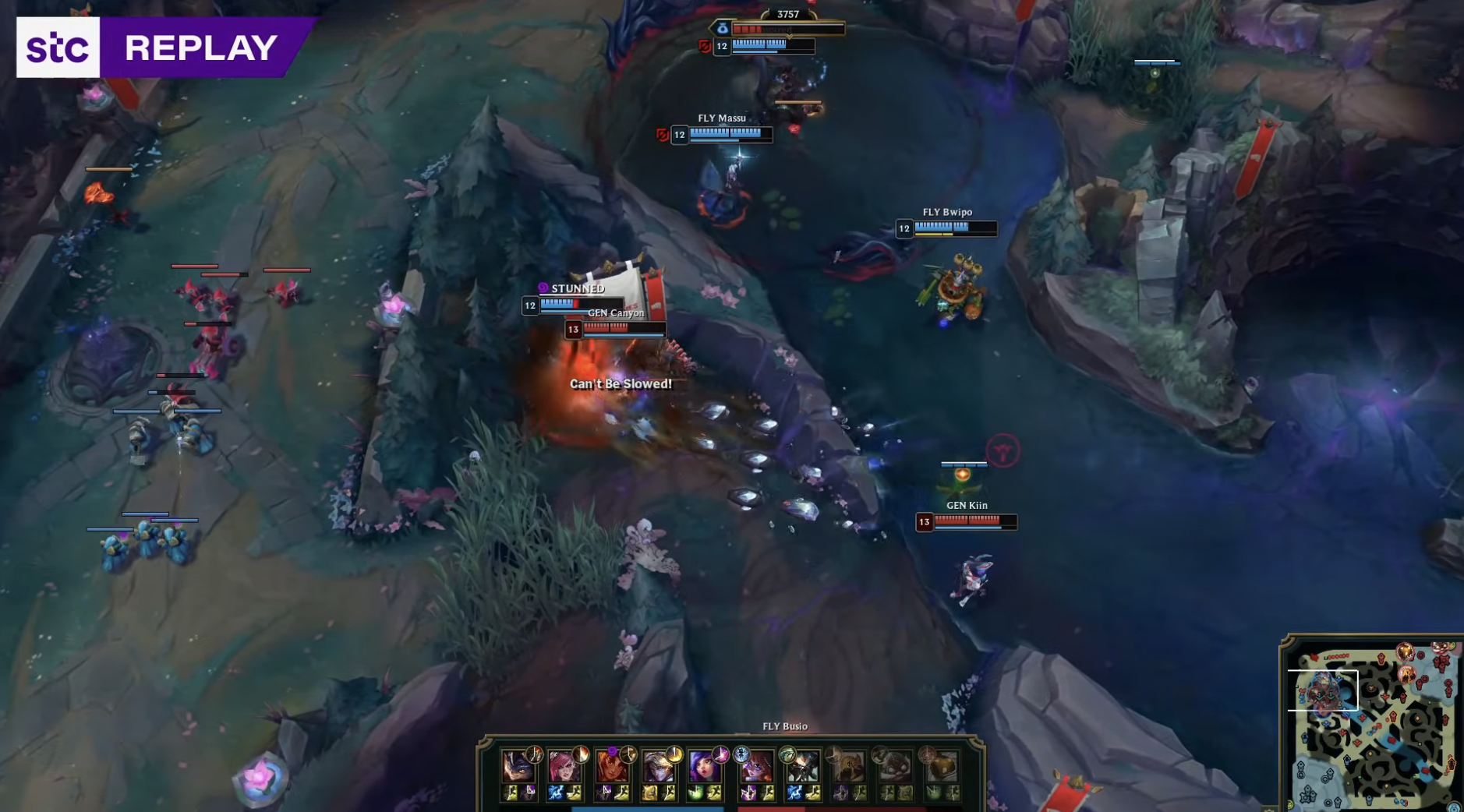
Task: Click the Flash spell icon under Vi's portrait
Action: pyautogui.click(x=575, y=793)
